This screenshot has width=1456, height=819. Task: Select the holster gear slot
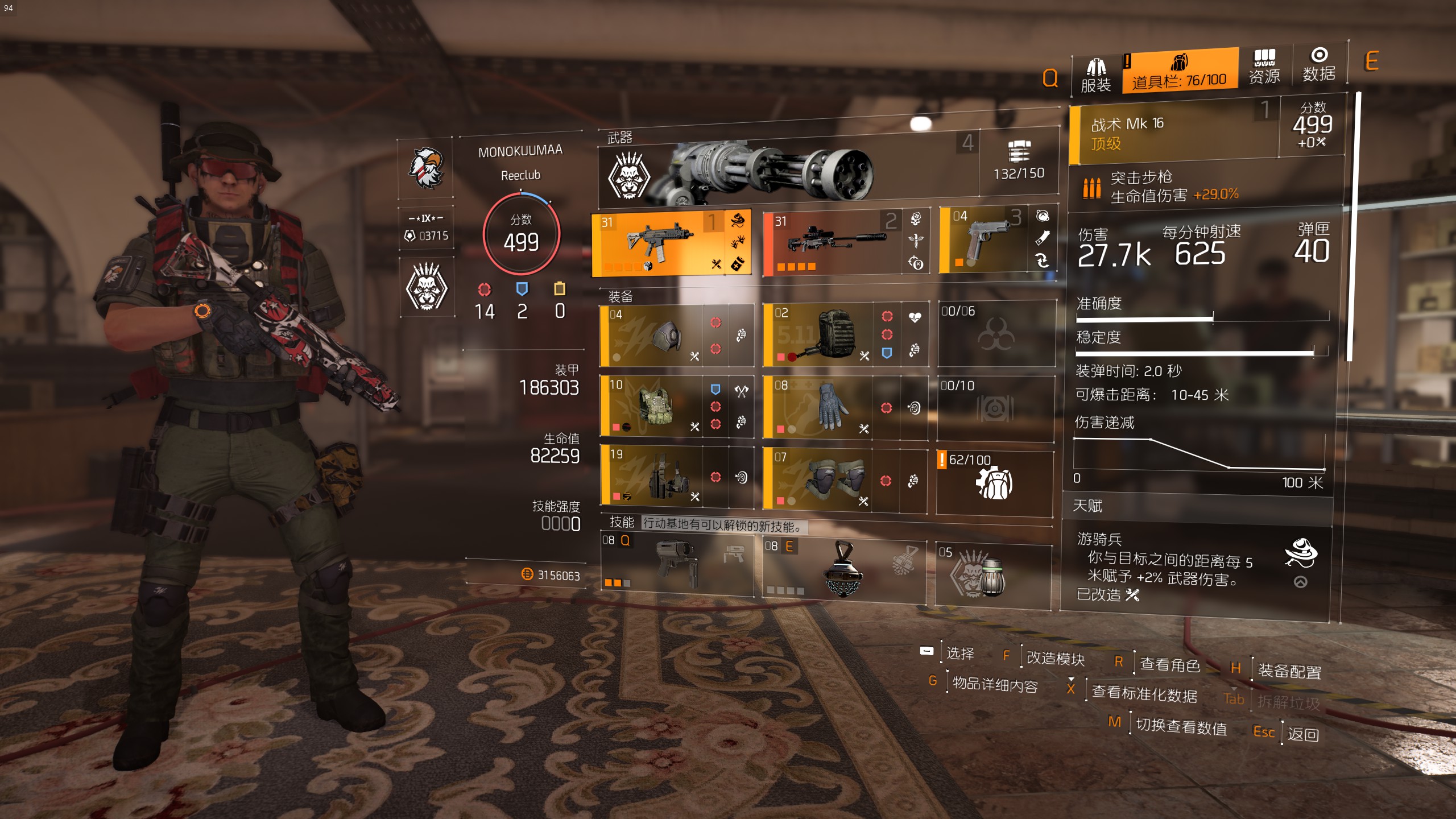tap(661, 477)
